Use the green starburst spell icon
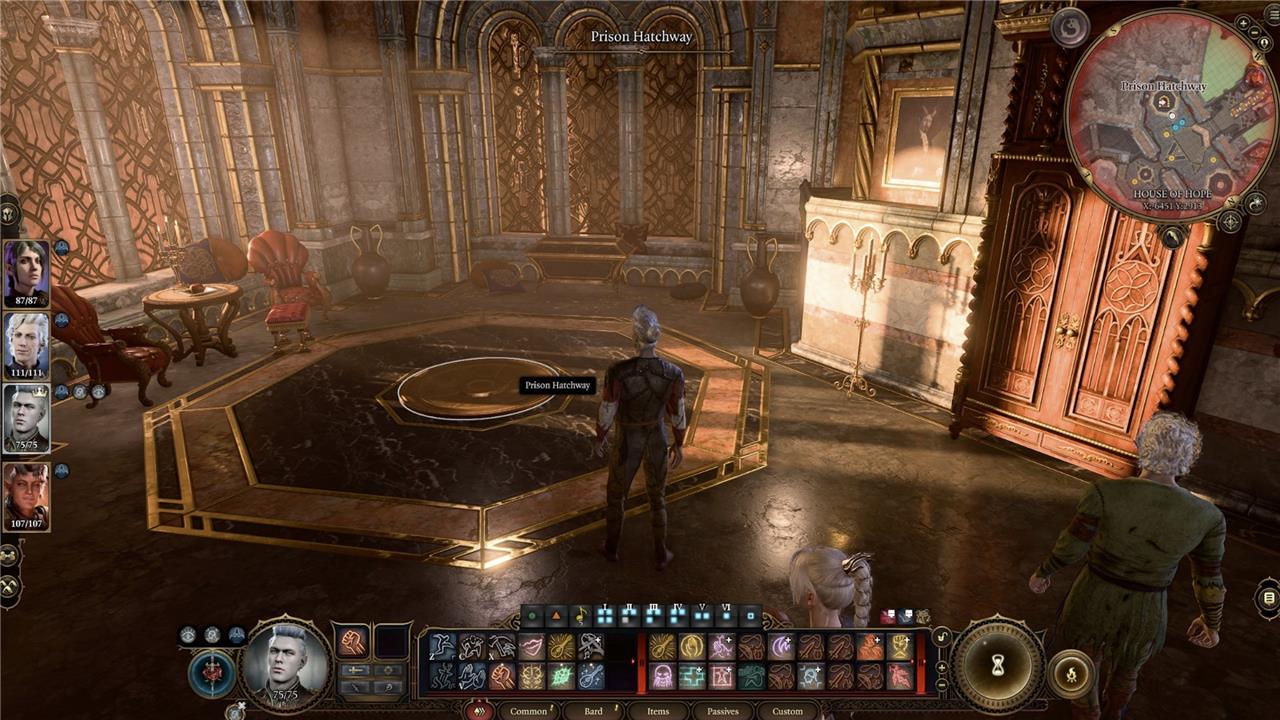 [561, 676]
